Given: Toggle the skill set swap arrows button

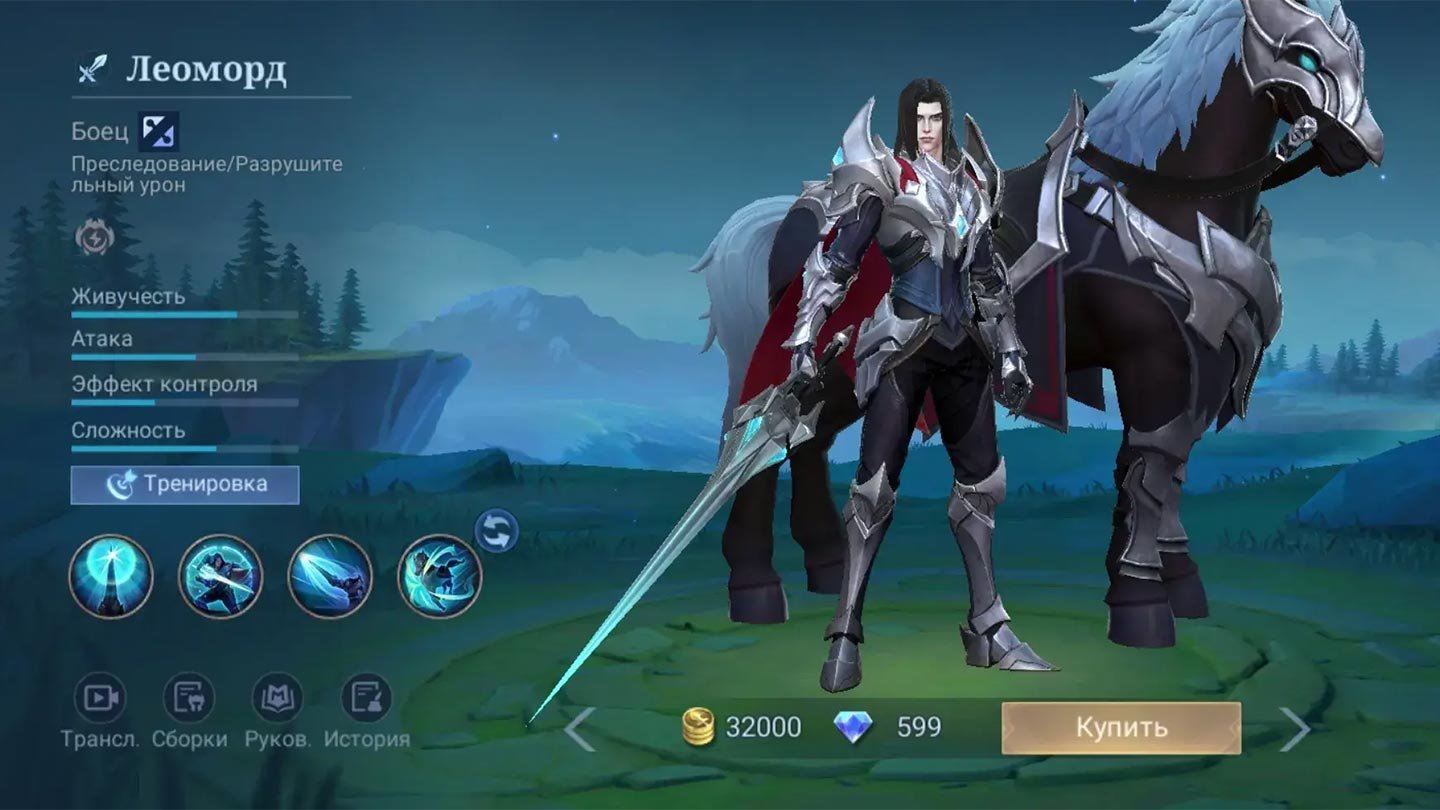Looking at the screenshot, I should (x=496, y=531).
